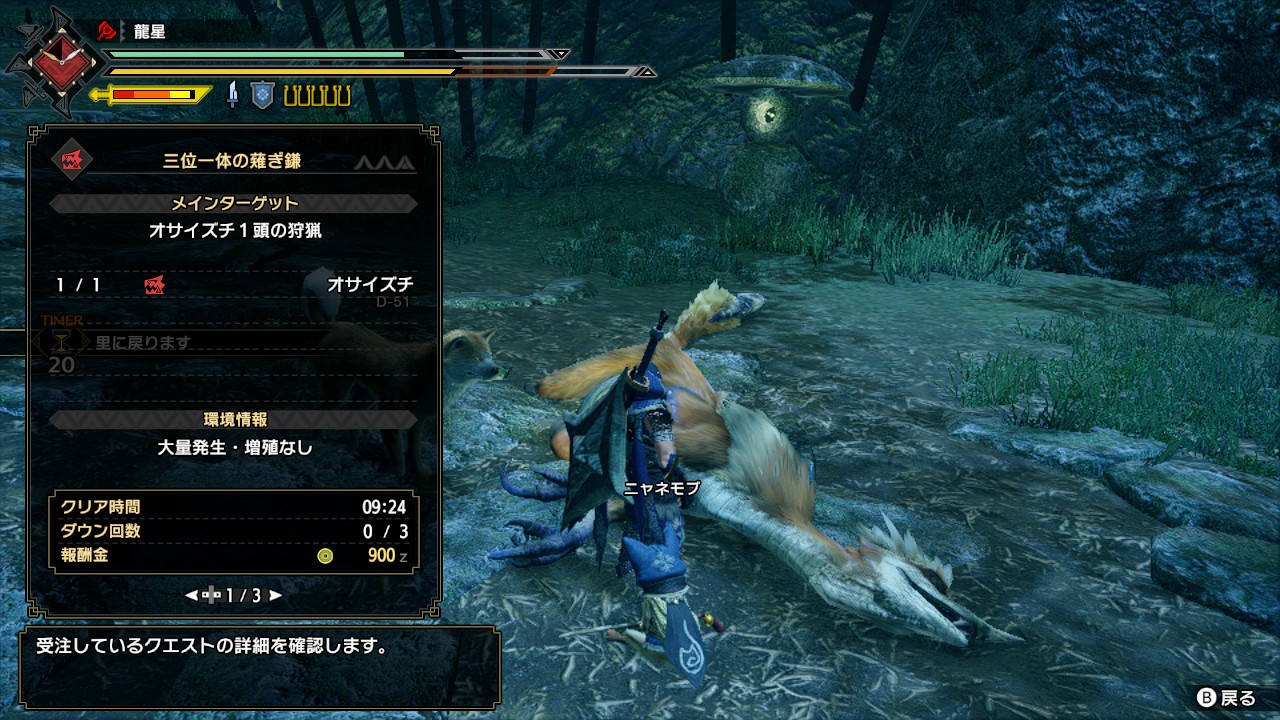
Task: Click the quest title 三位一体の薙ぎ鎌
Action: (x=231, y=160)
